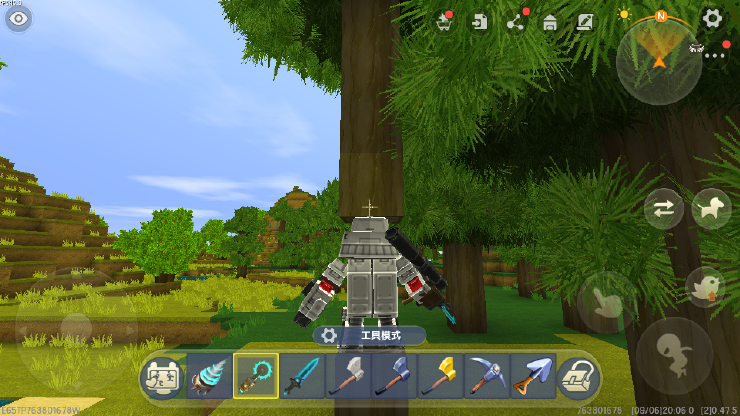Viewport: 740px width, 416px height.
Task: Tap the swap arrows button
Action: pyautogui.click(x=664, y=208)
